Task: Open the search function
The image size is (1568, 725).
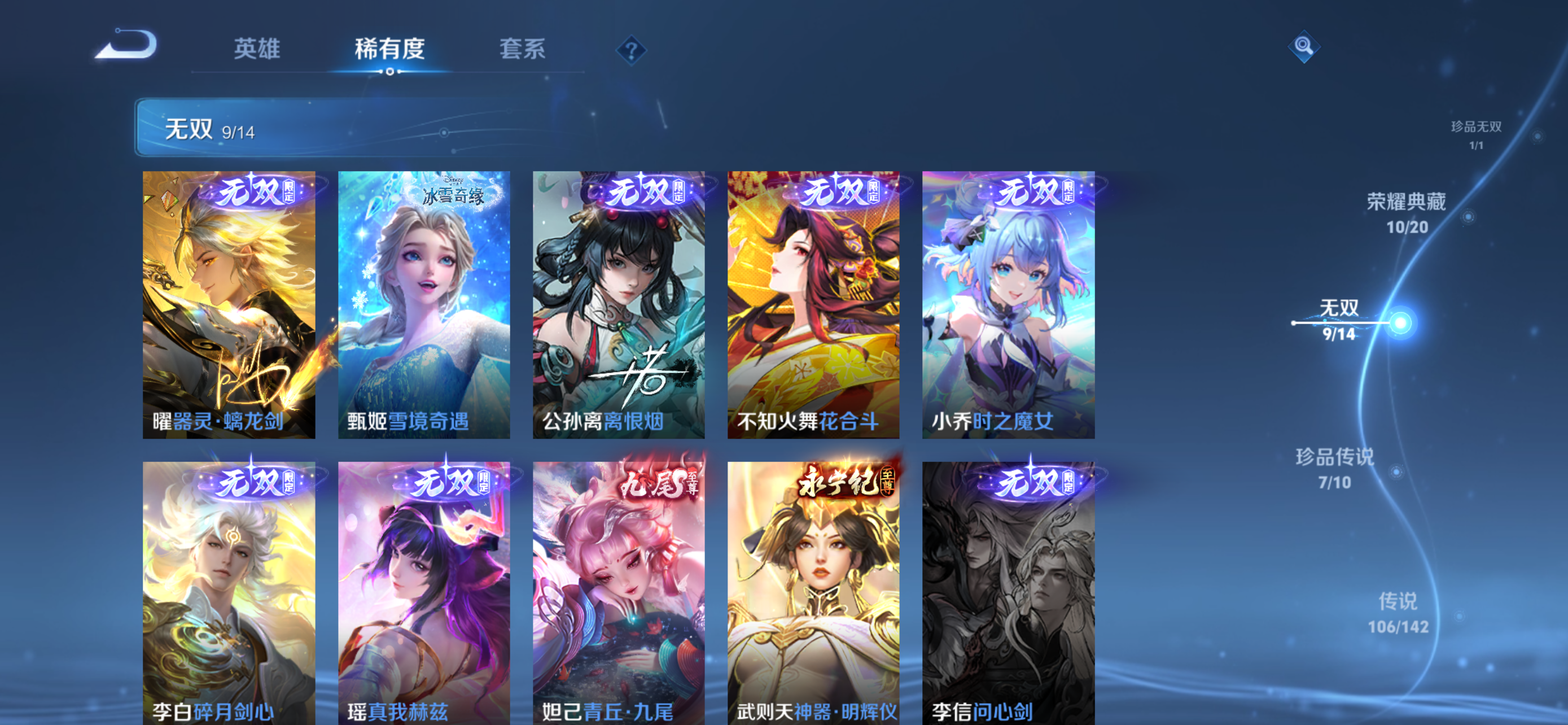Action: (1304, 46)
